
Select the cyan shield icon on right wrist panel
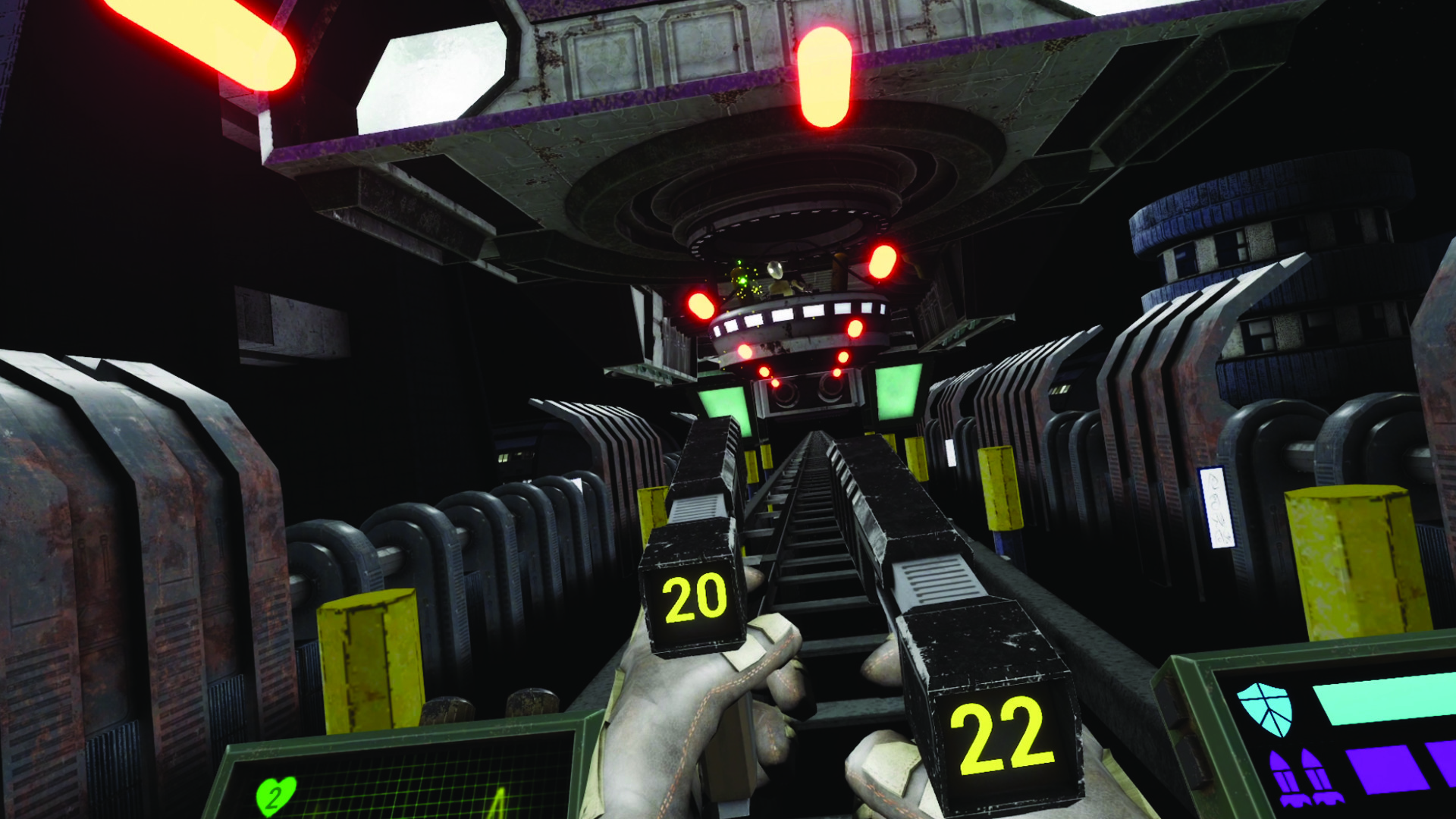point(1265,709)
